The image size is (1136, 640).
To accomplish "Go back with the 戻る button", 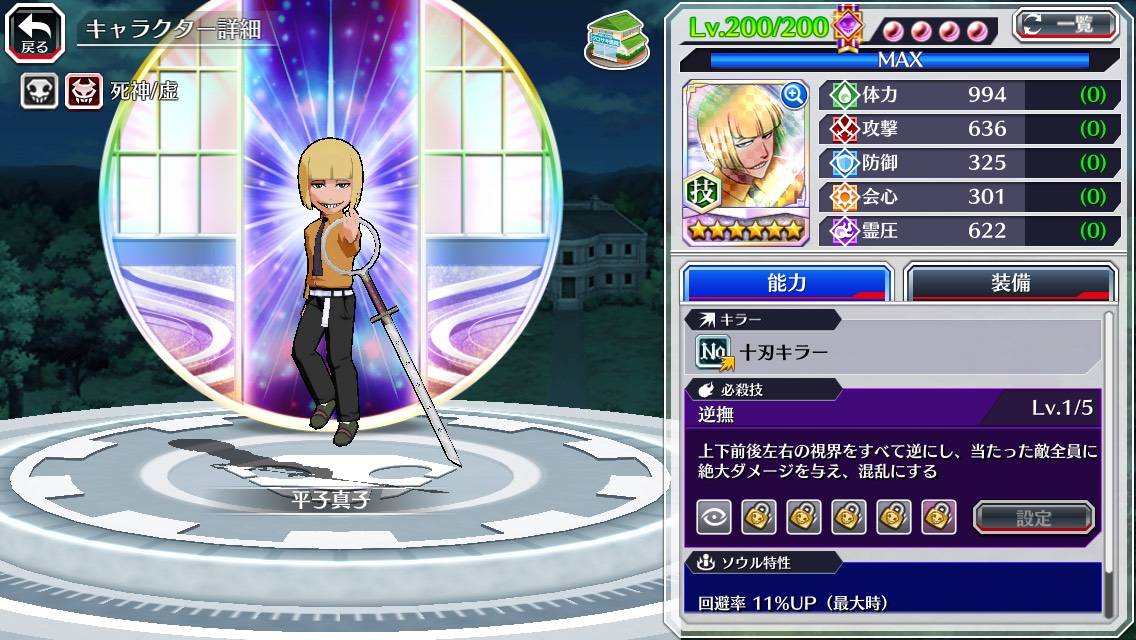I will tap(35, 31).
